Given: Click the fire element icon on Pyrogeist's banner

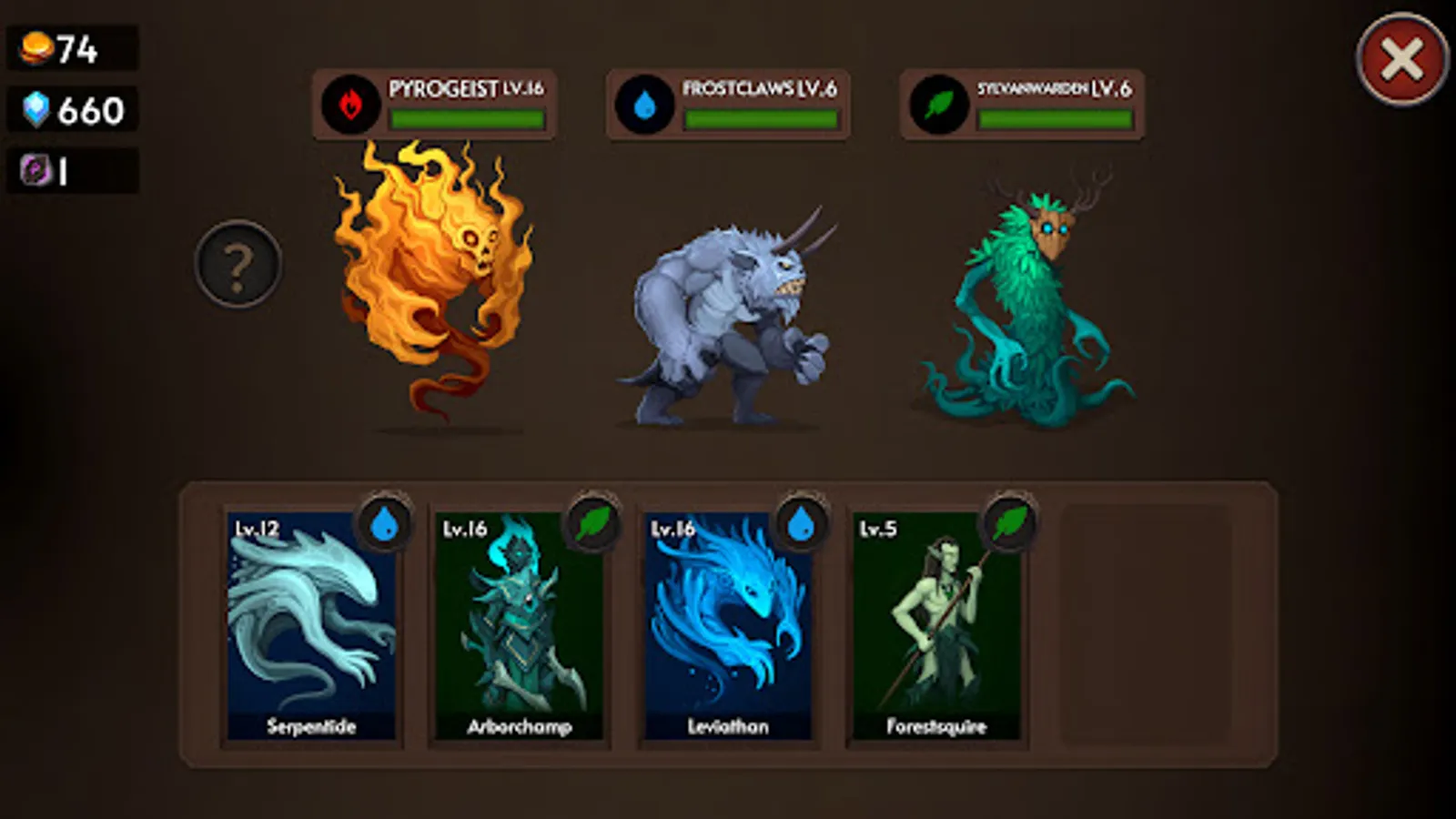Looking at the screenshot, I should coord(350,105).
